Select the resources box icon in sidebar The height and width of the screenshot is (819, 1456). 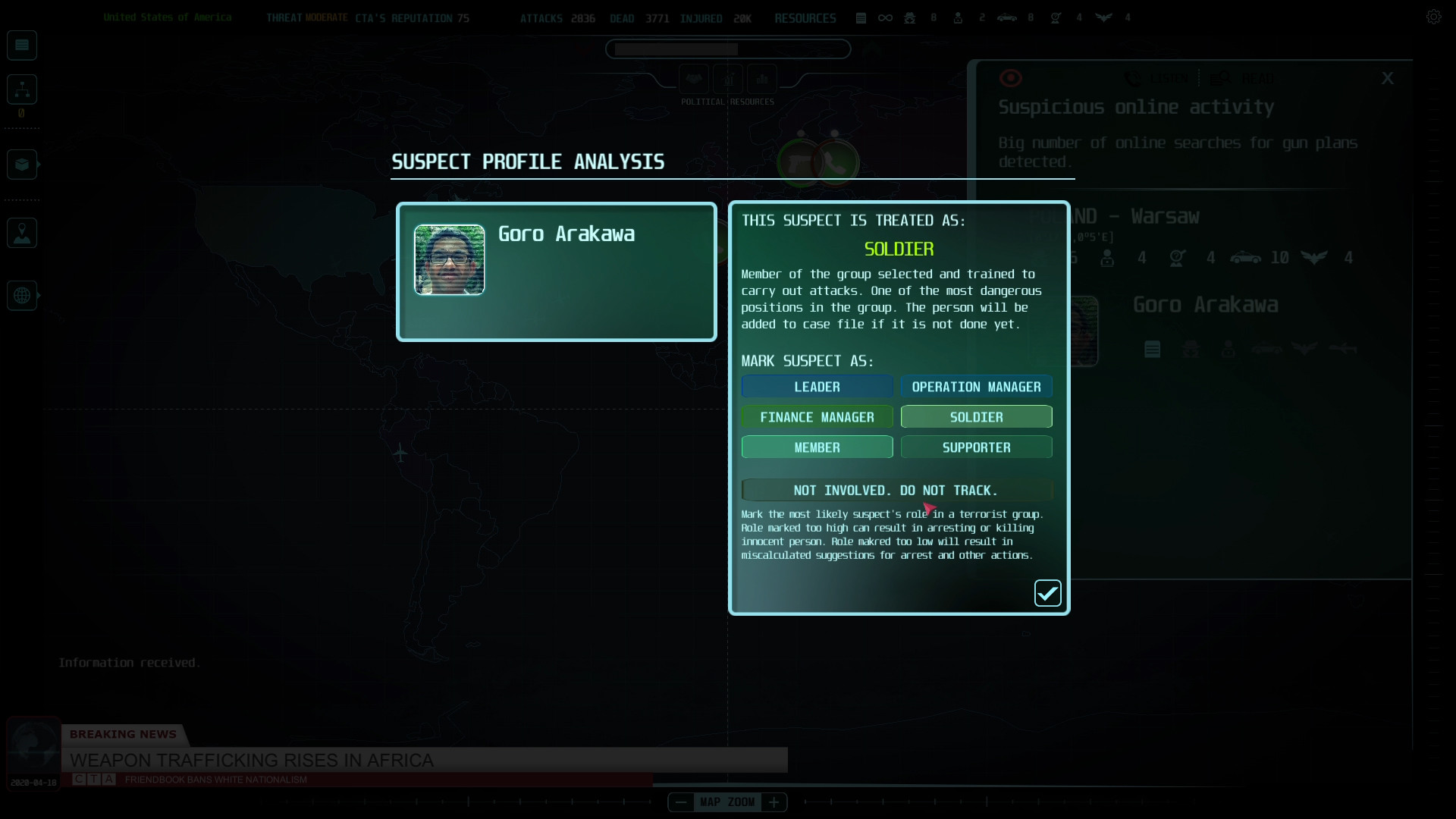(x=21, y=165)
